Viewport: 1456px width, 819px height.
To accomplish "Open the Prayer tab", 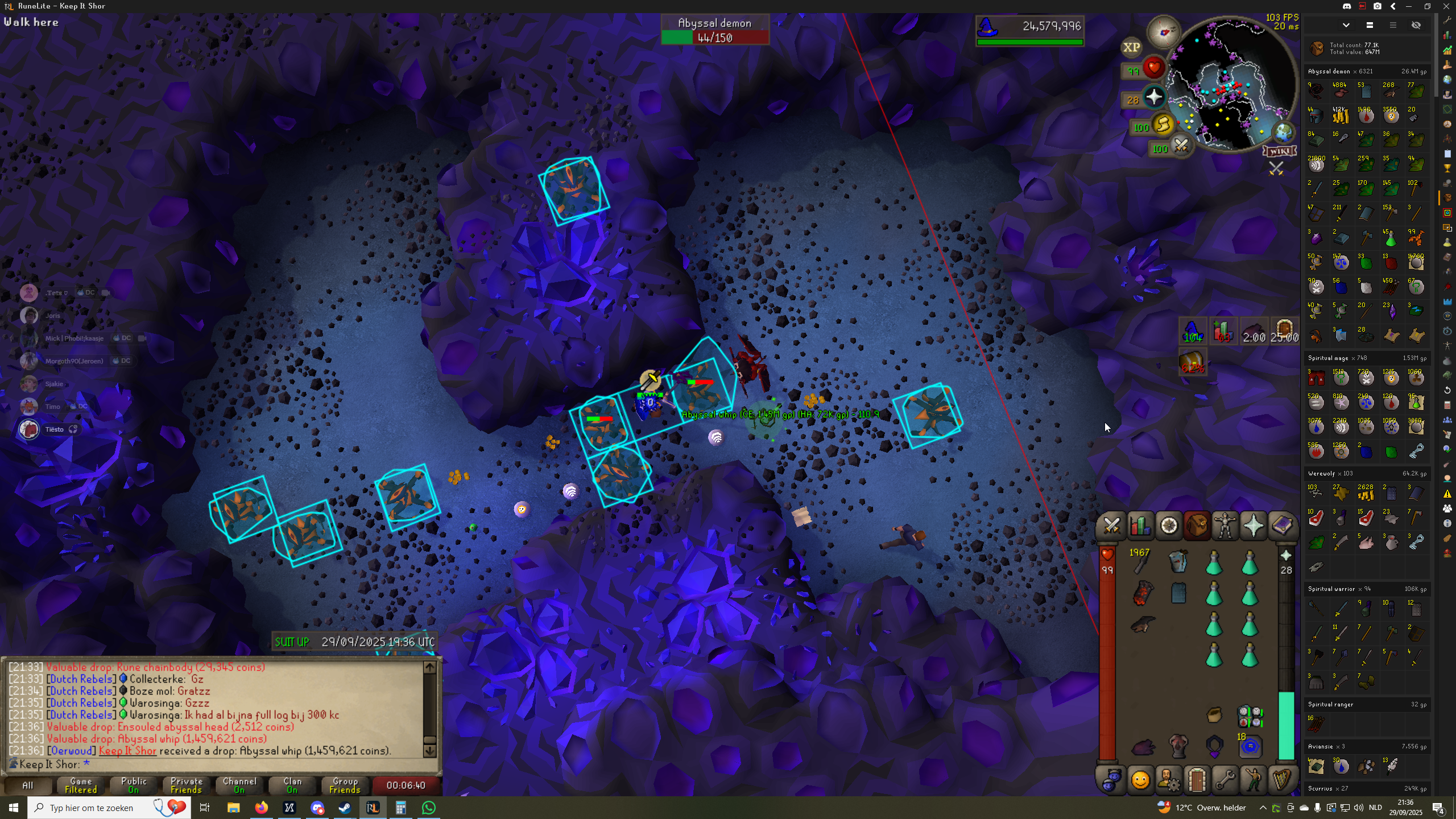I will coord(1254,526).
